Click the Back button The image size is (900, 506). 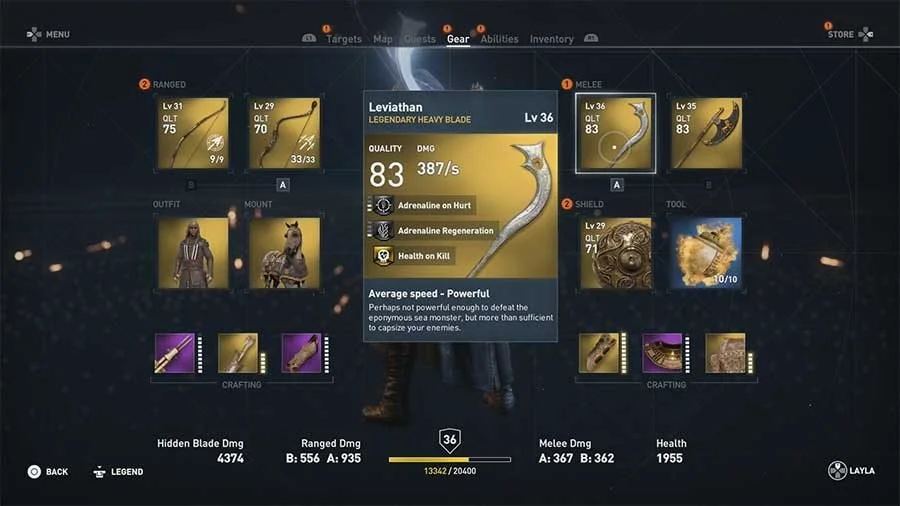pos(48,472)
